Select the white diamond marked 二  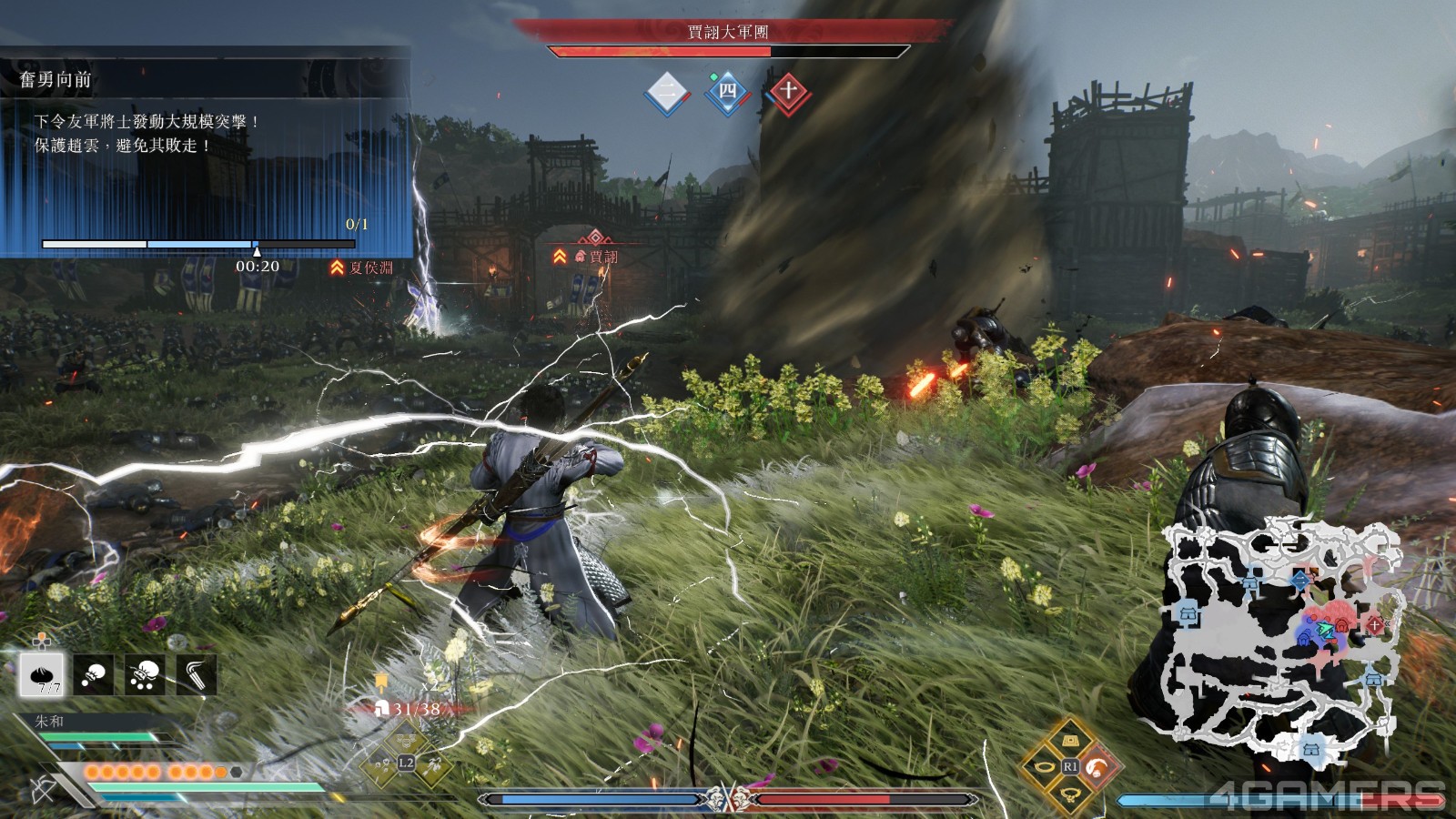[x=667, y=91]
